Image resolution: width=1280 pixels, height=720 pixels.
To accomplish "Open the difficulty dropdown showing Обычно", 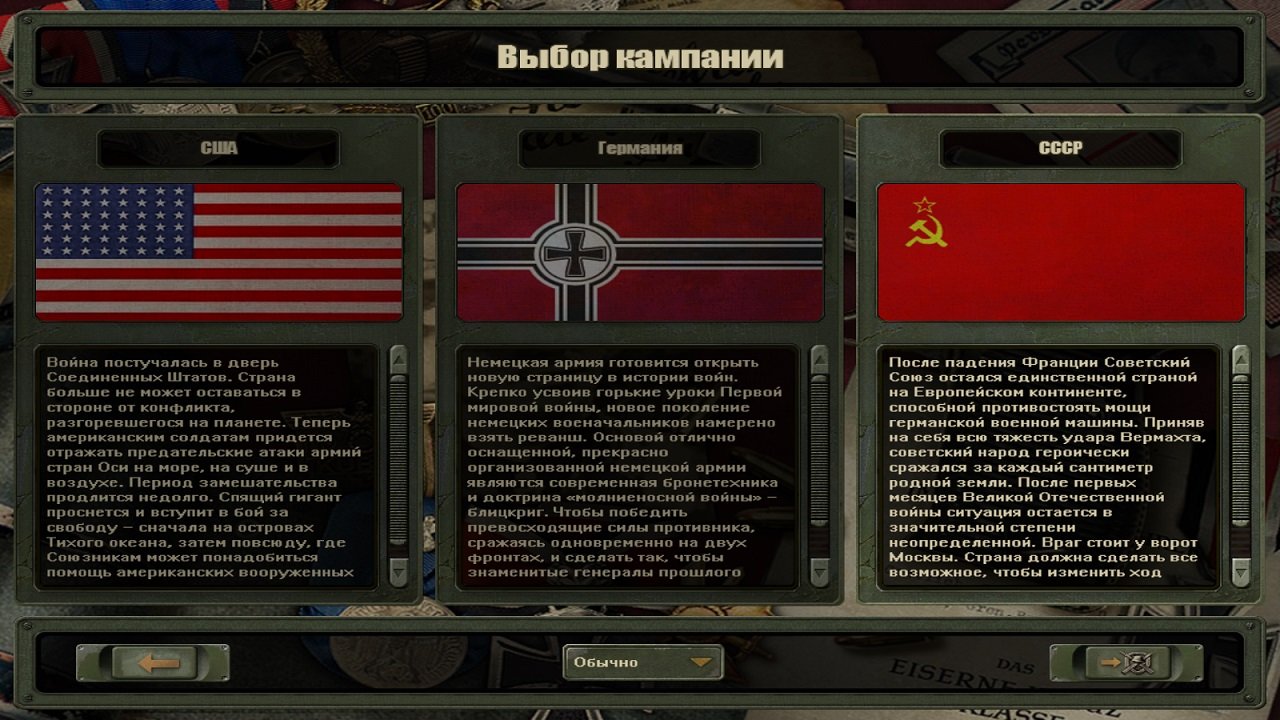I will click(645, 662).
